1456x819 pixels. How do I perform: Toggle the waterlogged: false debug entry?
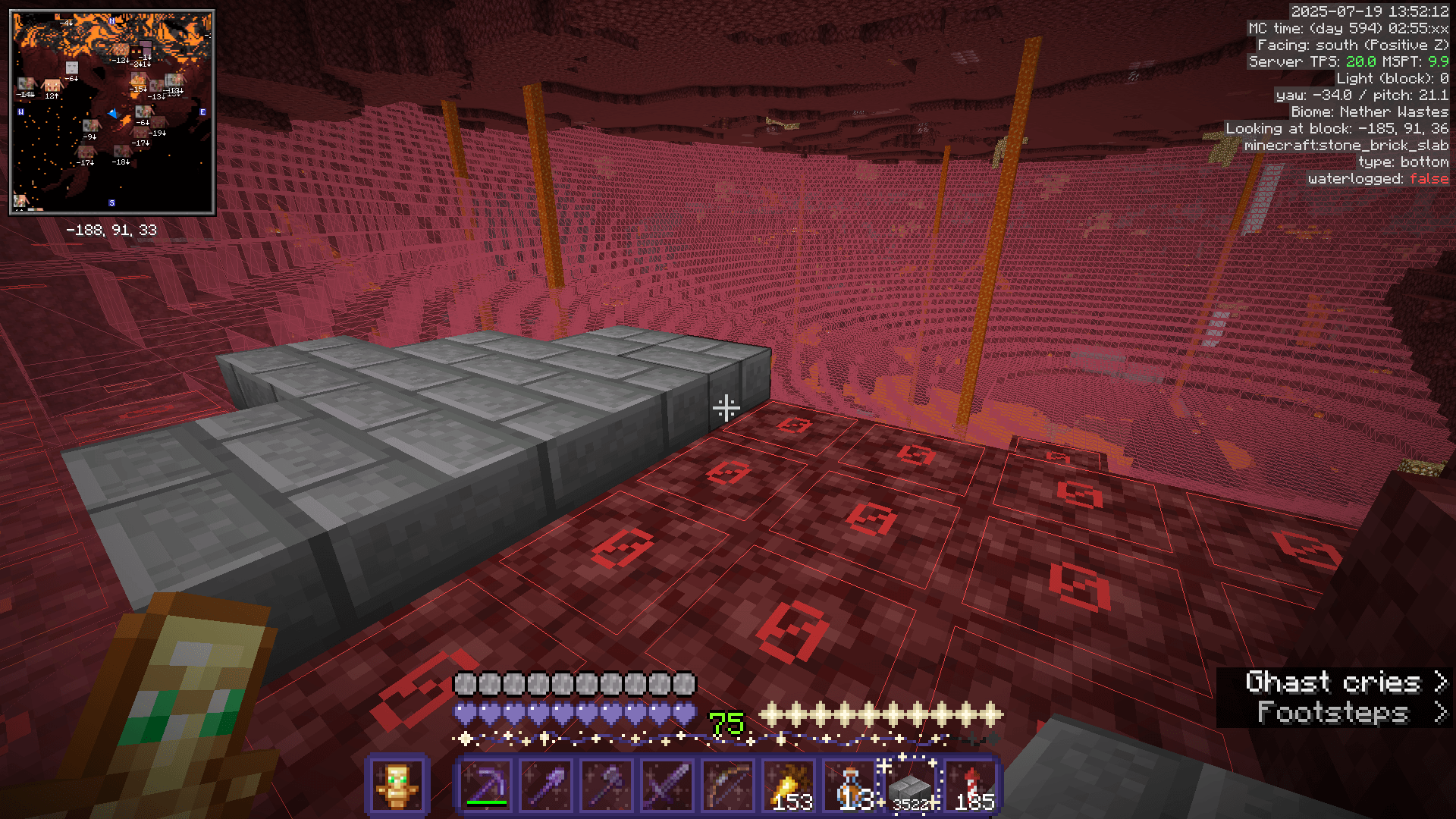point(1378,178)
